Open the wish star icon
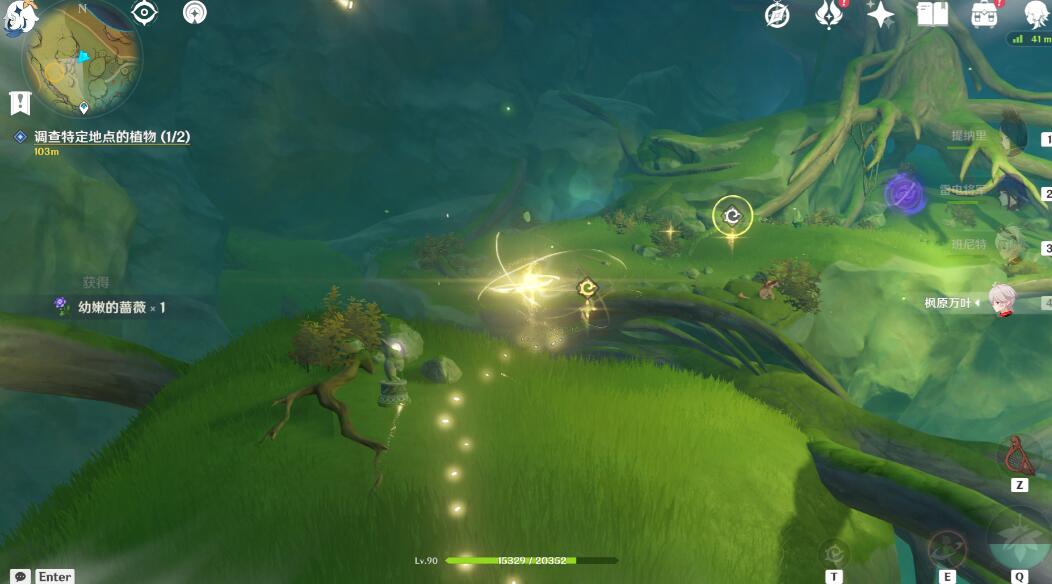The image size is (1052, 584). [881, 14]
